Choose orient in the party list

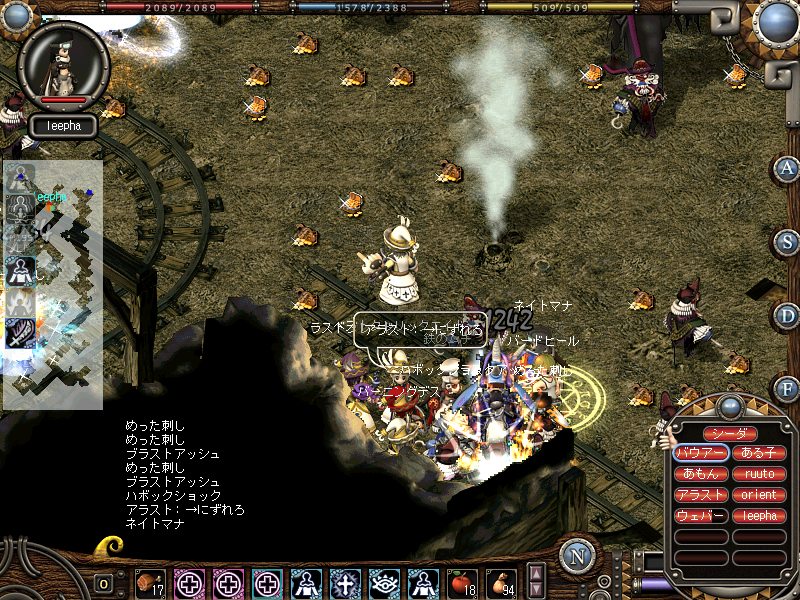point(759,495)
